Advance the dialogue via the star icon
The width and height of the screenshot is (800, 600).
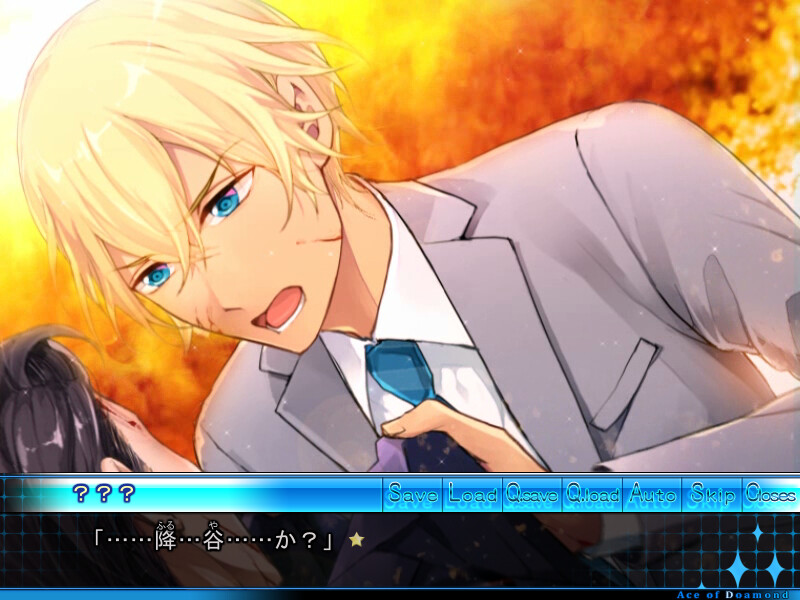(356, 539)
